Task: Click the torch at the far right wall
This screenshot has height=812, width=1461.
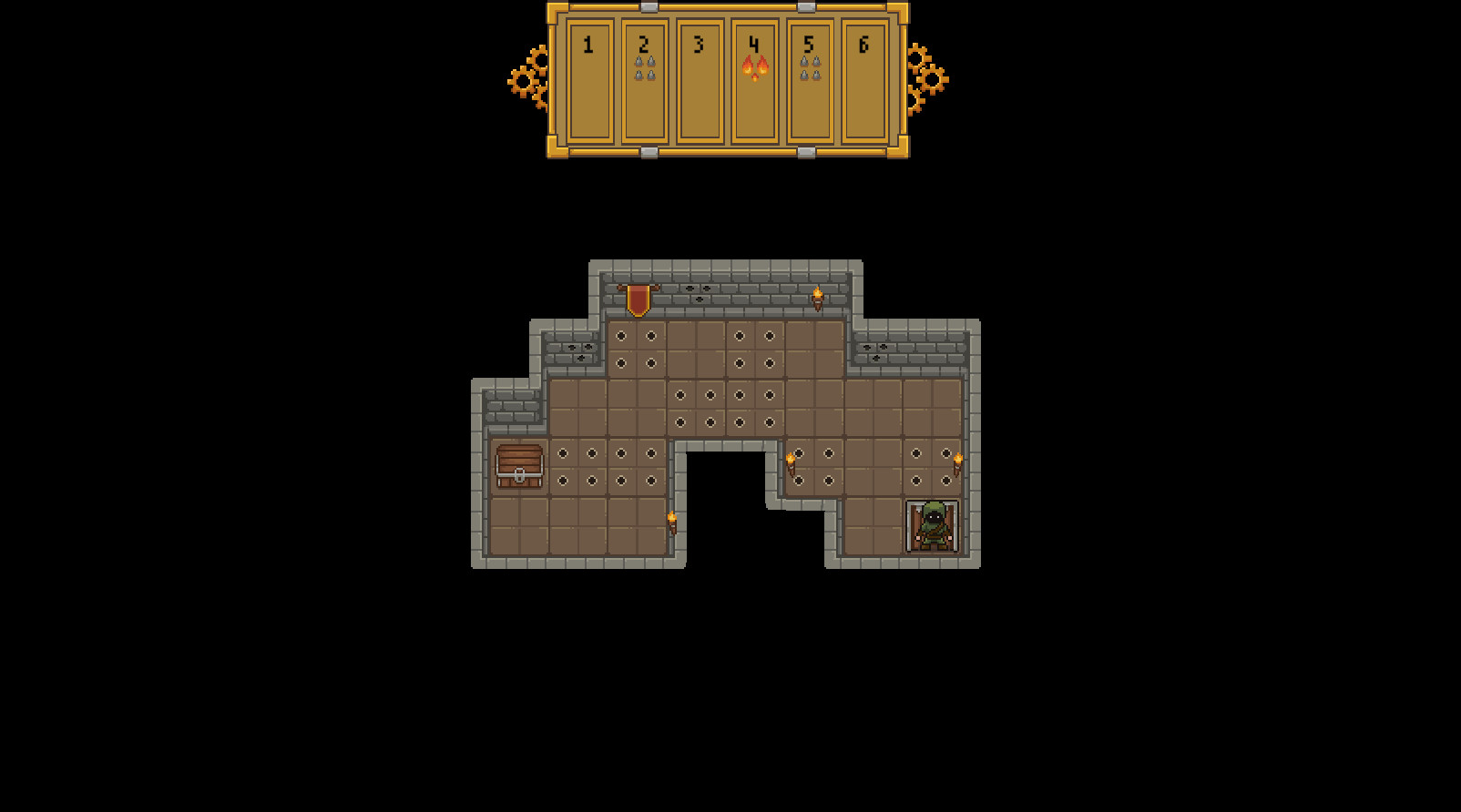Action: [958, 462]
